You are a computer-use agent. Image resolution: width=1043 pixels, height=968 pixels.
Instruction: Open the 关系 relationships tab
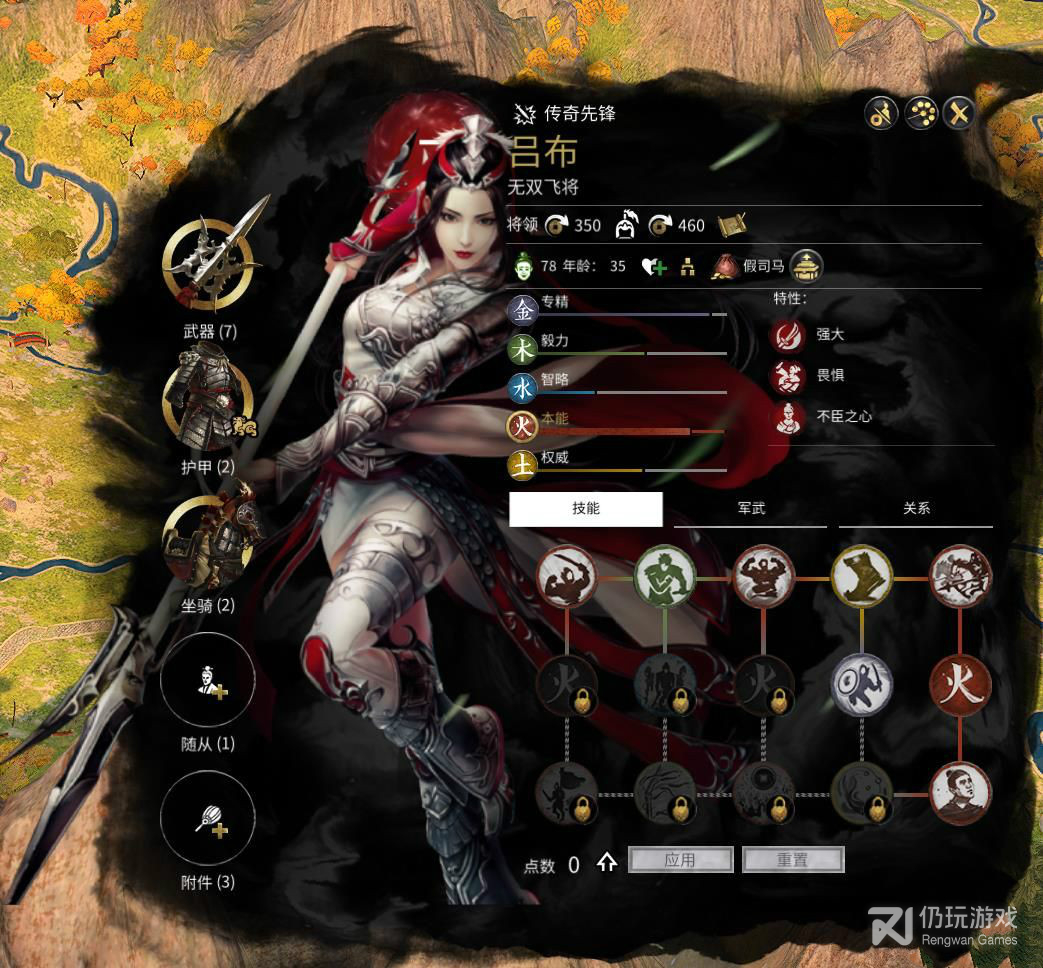coord(916,508)
